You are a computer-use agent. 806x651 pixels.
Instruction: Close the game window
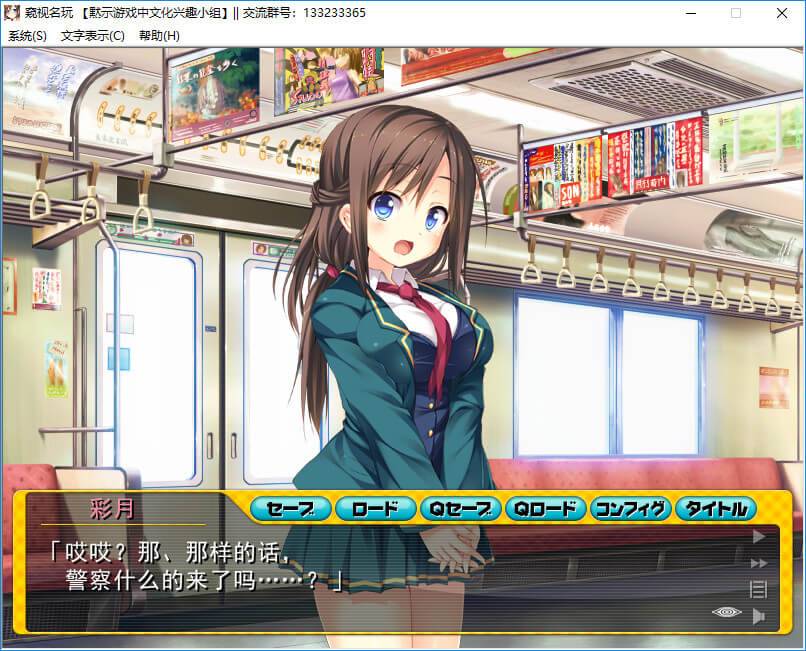click(x=782, y=13)
